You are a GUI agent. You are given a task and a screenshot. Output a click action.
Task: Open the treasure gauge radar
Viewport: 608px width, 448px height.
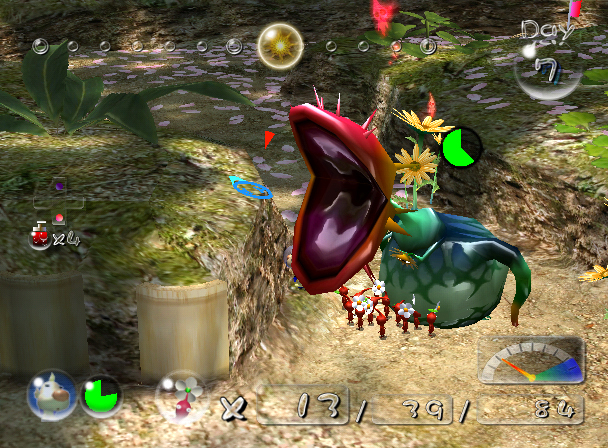(530, 362)
